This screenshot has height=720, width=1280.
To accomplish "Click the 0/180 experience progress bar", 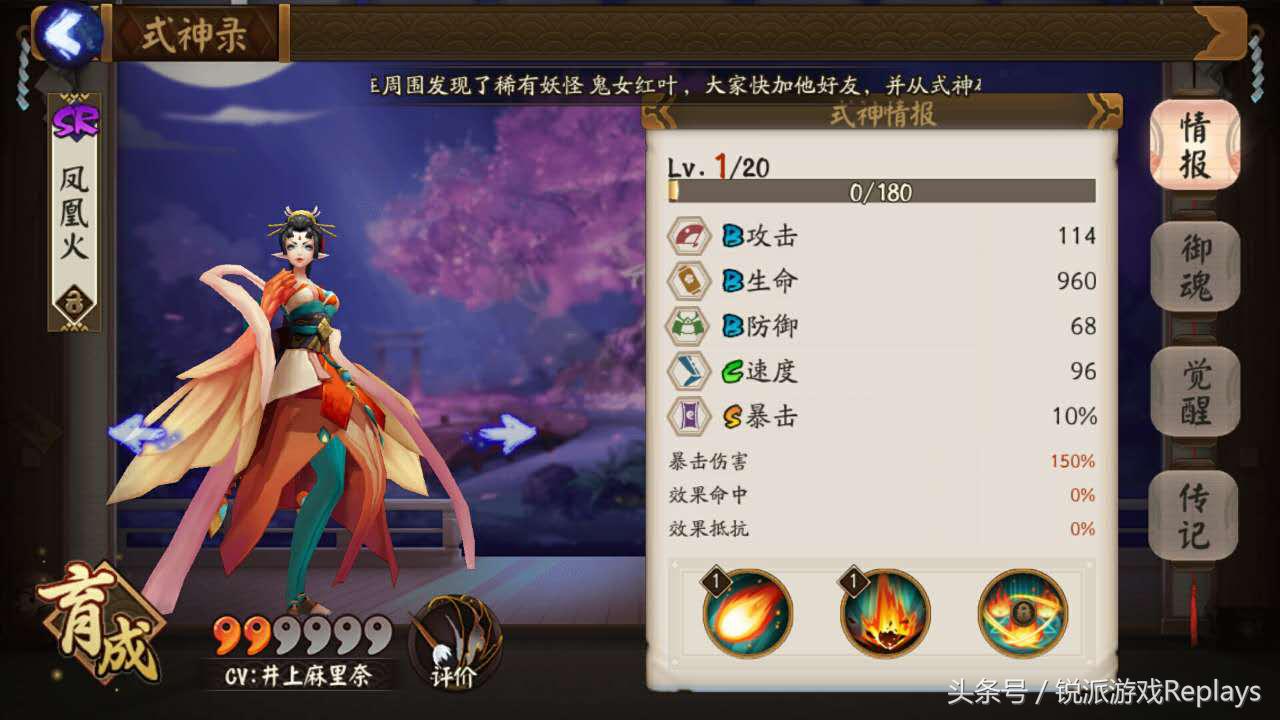I will point(882,192).
